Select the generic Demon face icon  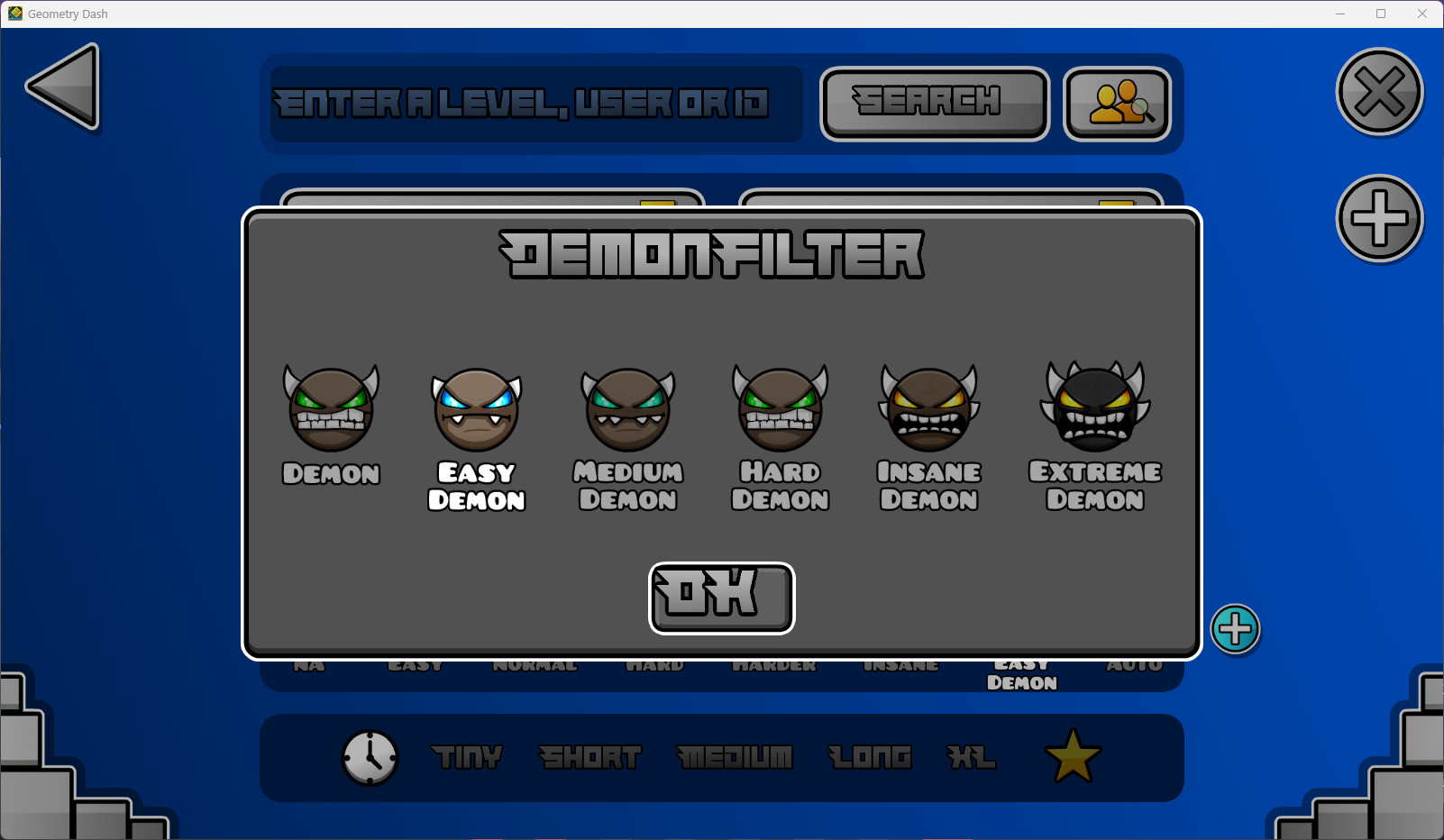point(330,408)
